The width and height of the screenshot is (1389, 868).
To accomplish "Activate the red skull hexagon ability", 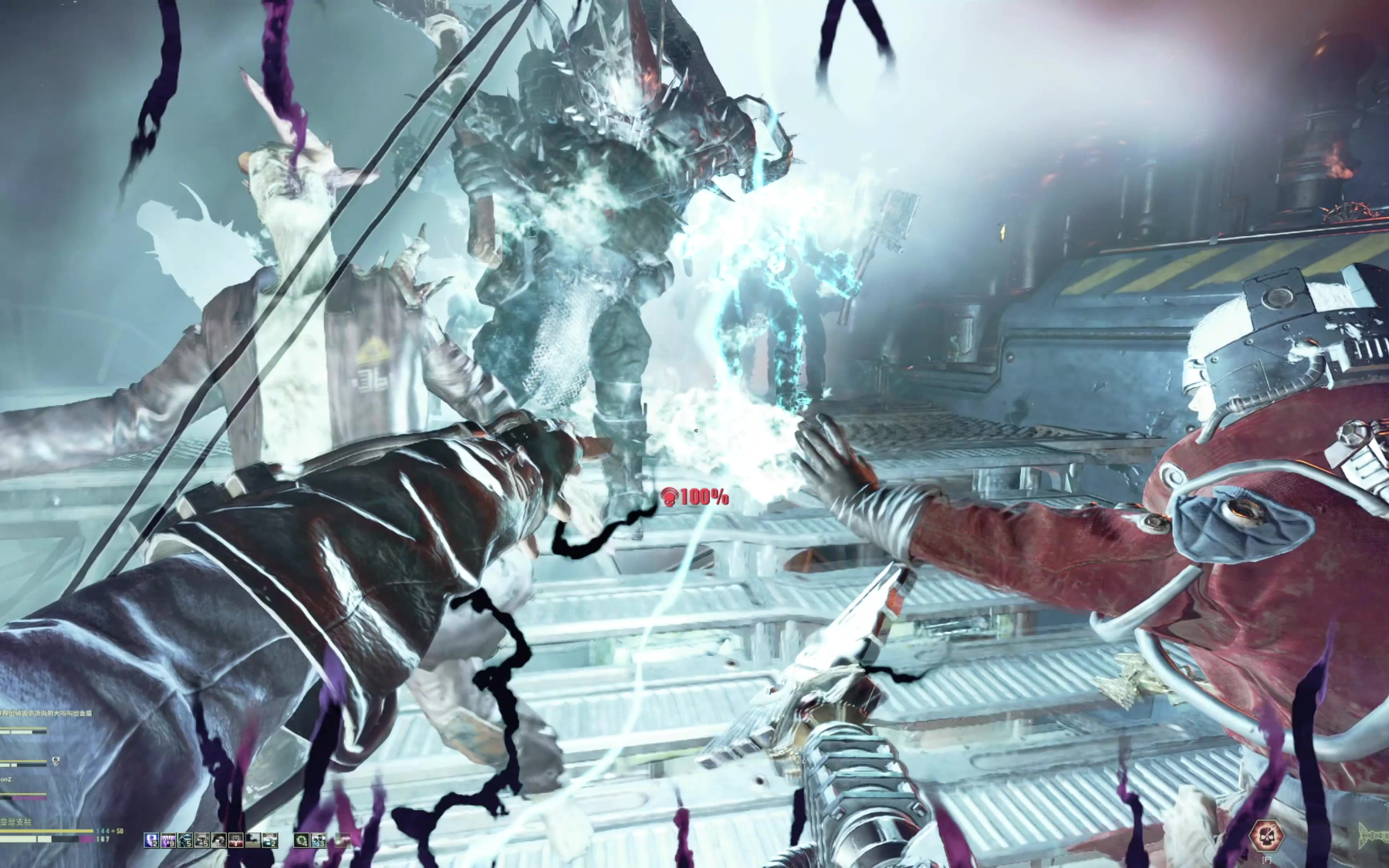I will (x=1266, y=835).
